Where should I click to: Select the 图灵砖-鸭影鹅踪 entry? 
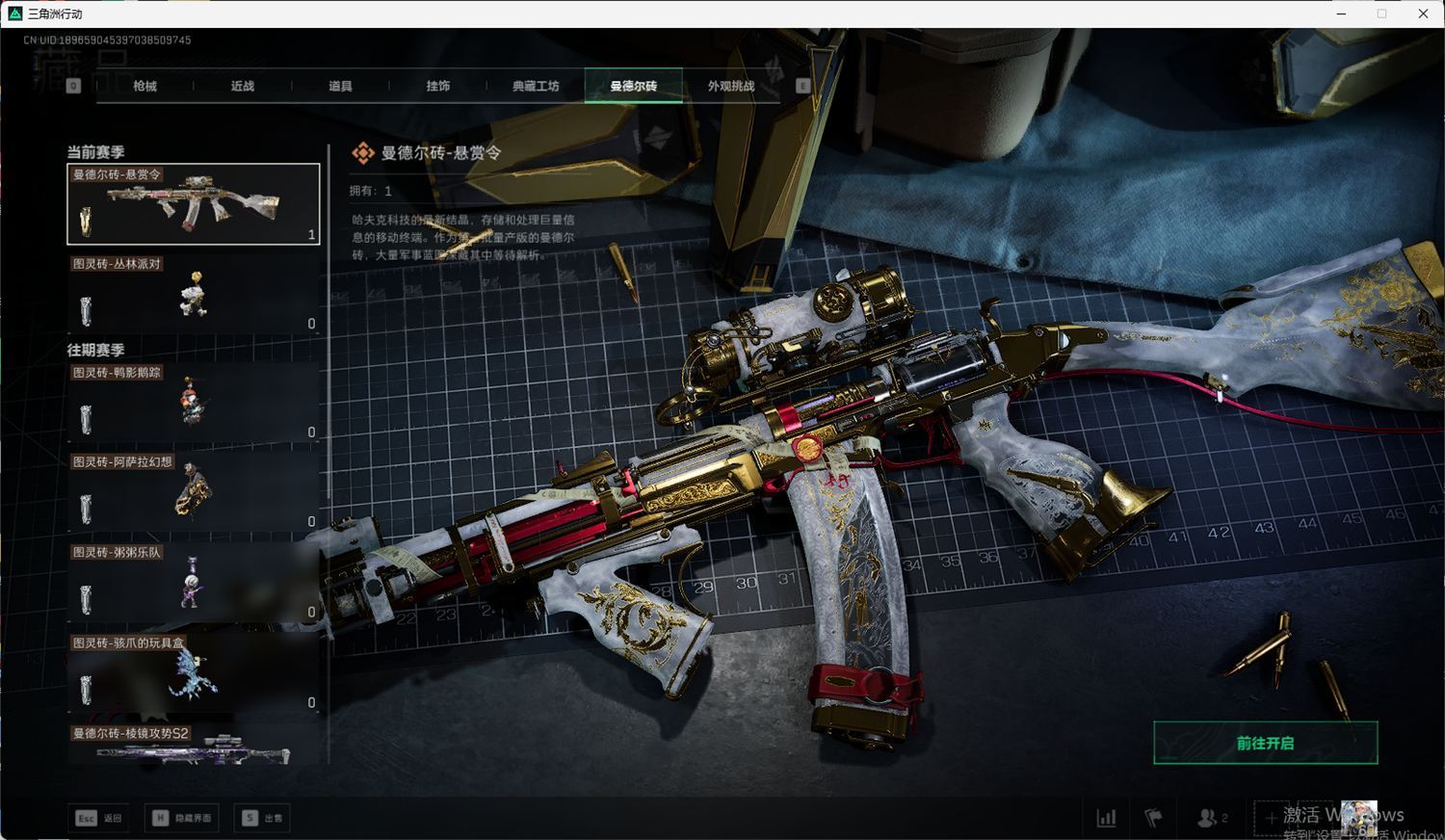(193, 403)
